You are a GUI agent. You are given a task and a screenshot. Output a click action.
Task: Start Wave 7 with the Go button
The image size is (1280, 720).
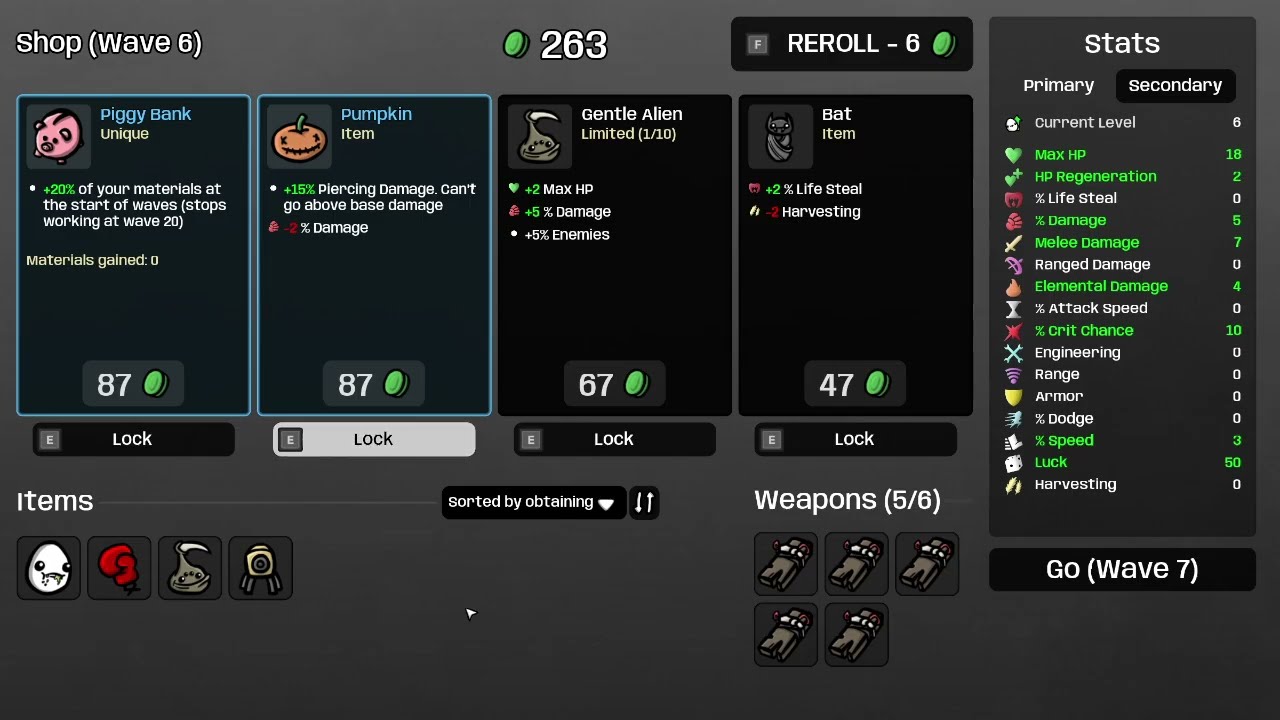point(1122,569)
